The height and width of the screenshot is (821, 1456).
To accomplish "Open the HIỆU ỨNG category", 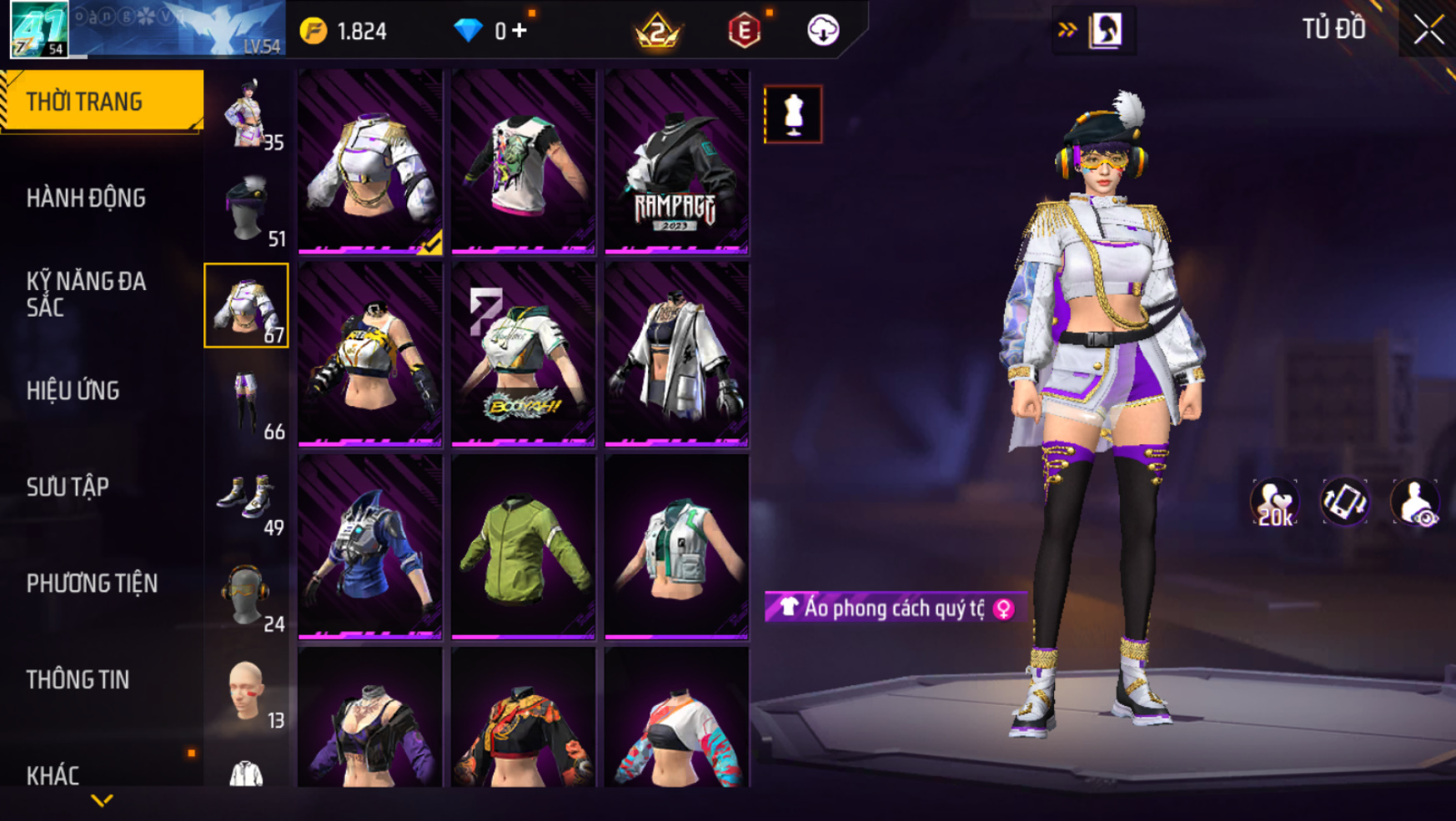I will coord(73,391).
